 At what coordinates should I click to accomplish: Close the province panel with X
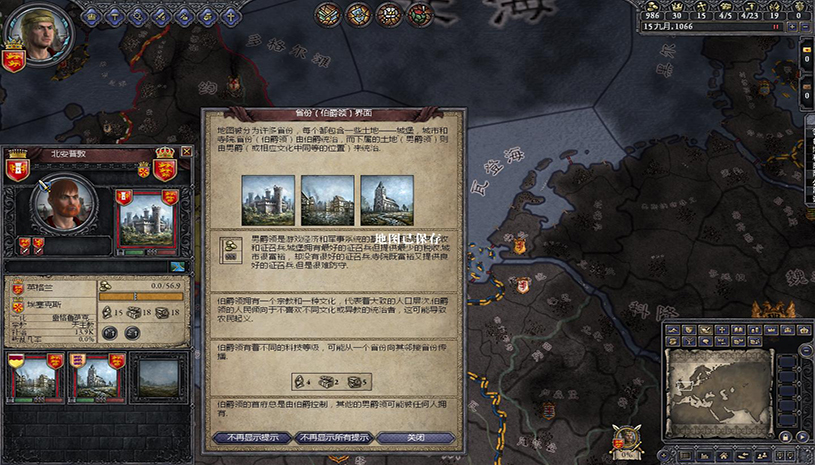[x=186, y=152]
